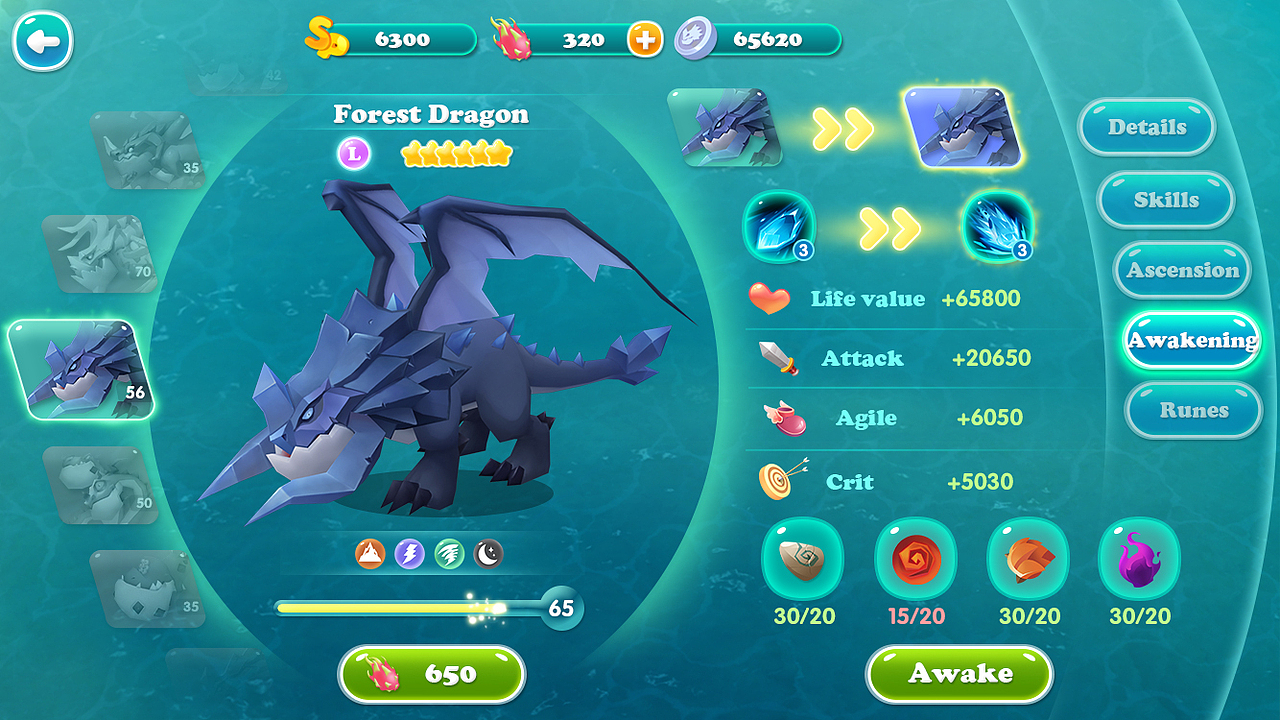Click the purple flame awakening material
Image resolution: width=1280 pixels, height=720 pixels.
1139,562
